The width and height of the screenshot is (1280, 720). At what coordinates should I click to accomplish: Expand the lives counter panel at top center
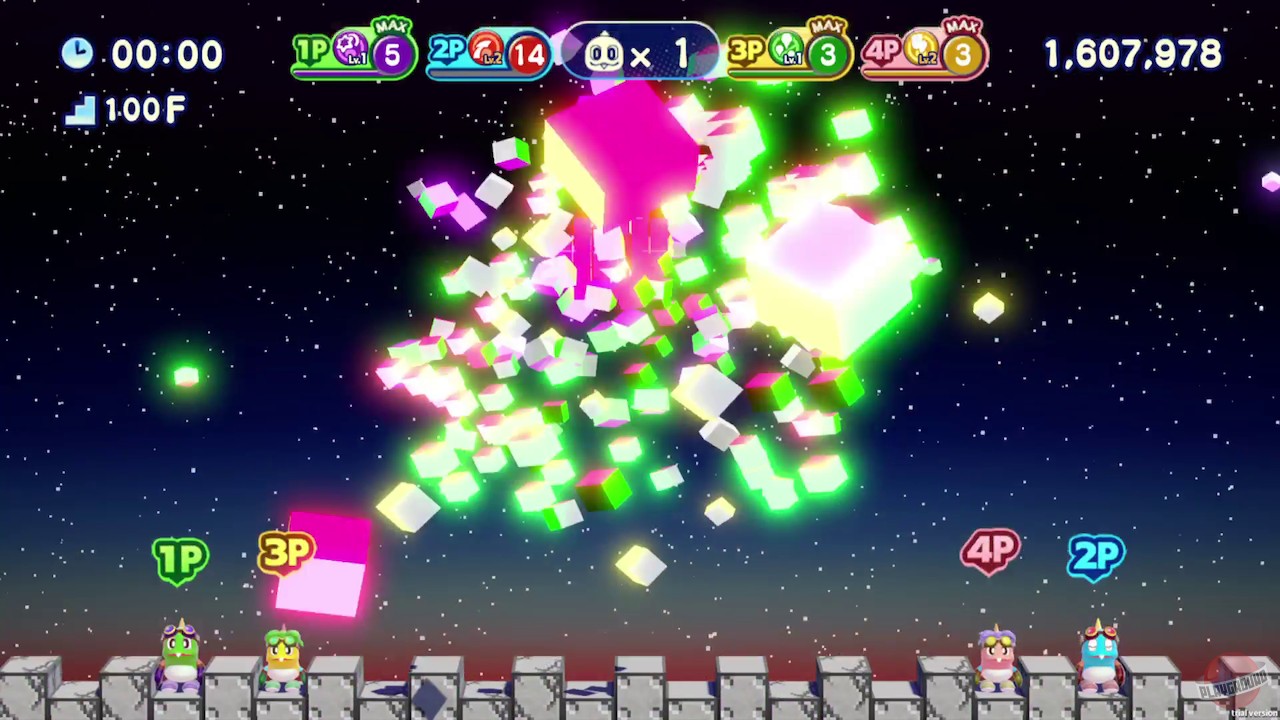tap(640, 52)
